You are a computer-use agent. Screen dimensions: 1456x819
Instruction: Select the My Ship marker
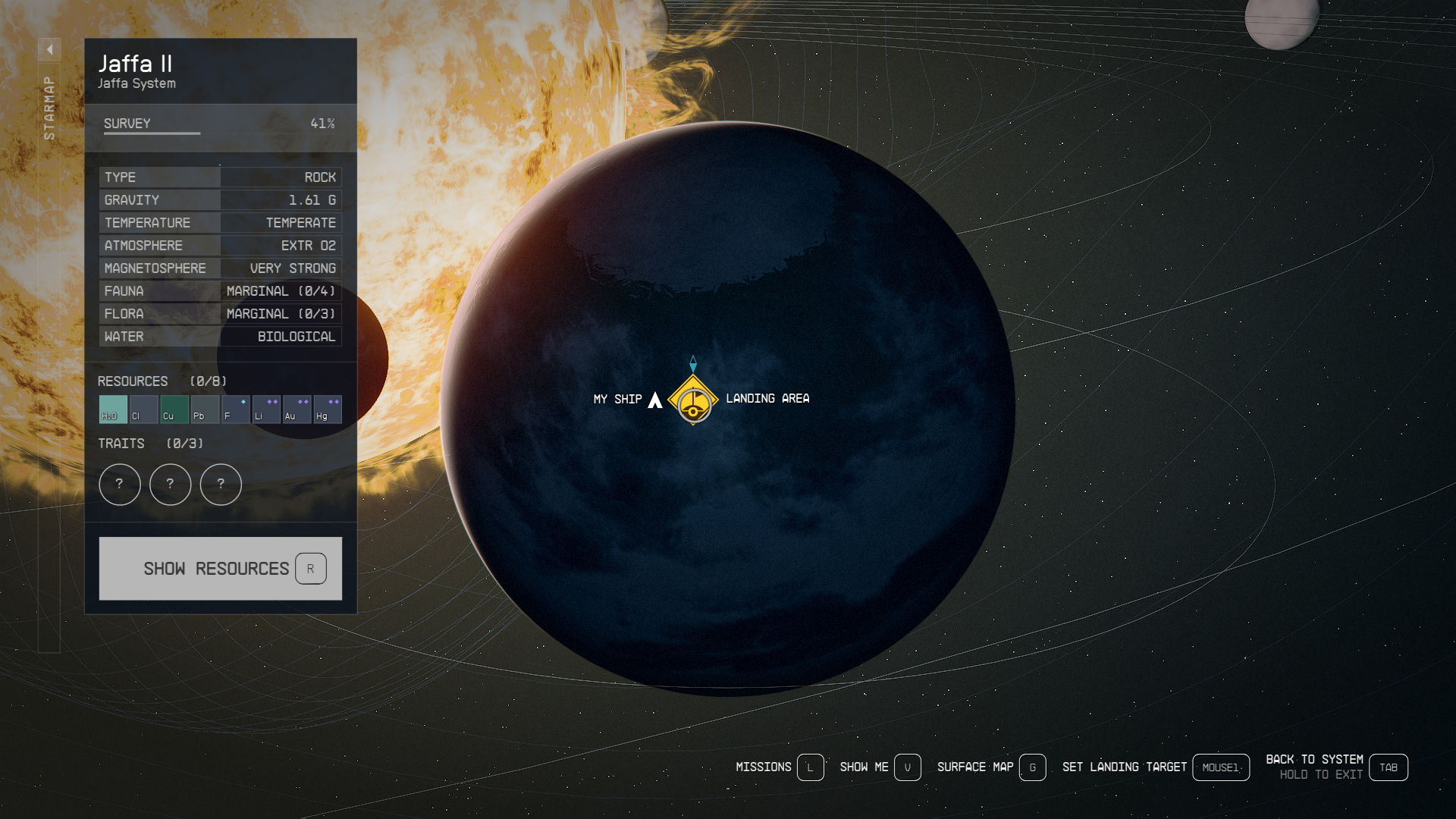(655, 399)
